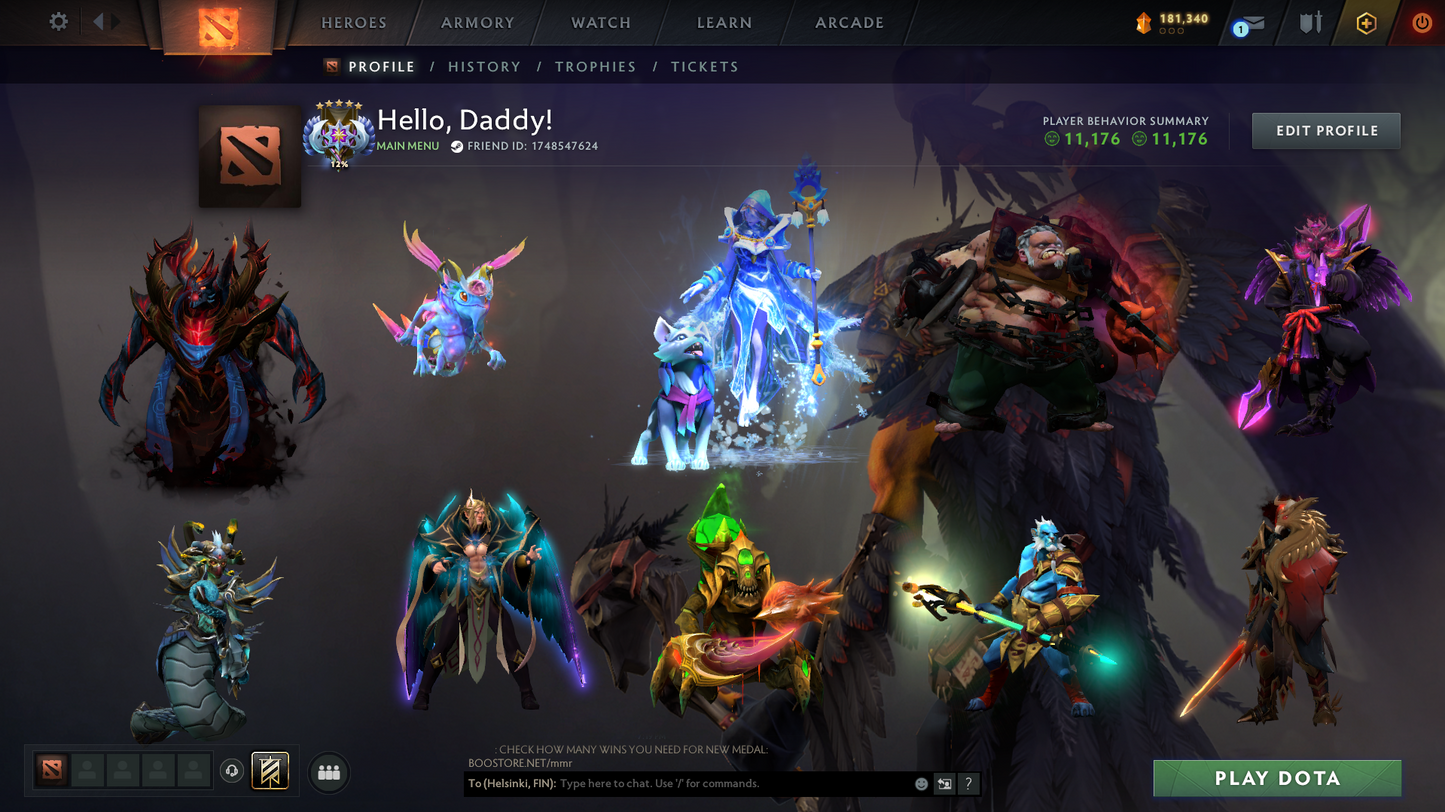Click the gold battle pass icon near party slots
Image resolution: width=1445 pixels, height=812 pixels.
[268, 770]
